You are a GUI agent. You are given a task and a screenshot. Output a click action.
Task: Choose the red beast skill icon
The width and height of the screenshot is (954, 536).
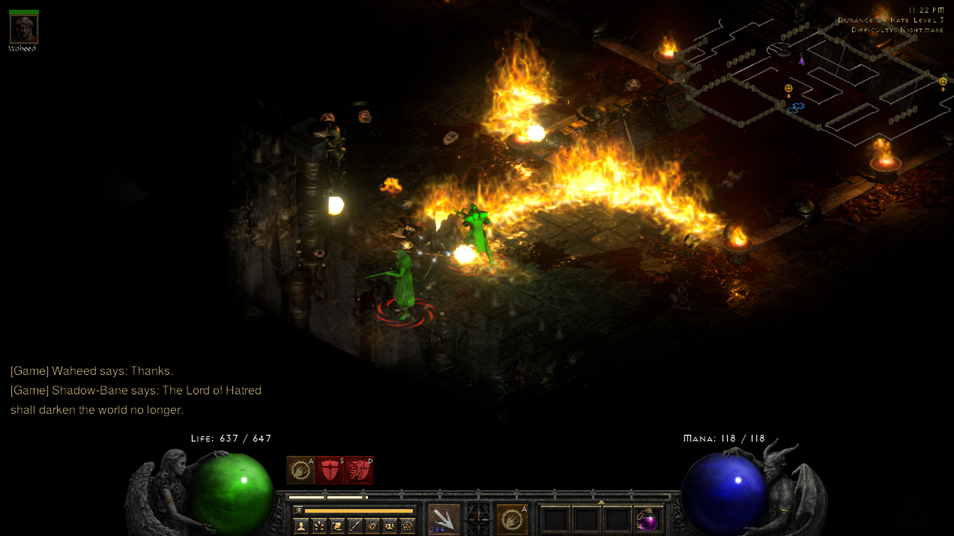click(x=358, y=470)
